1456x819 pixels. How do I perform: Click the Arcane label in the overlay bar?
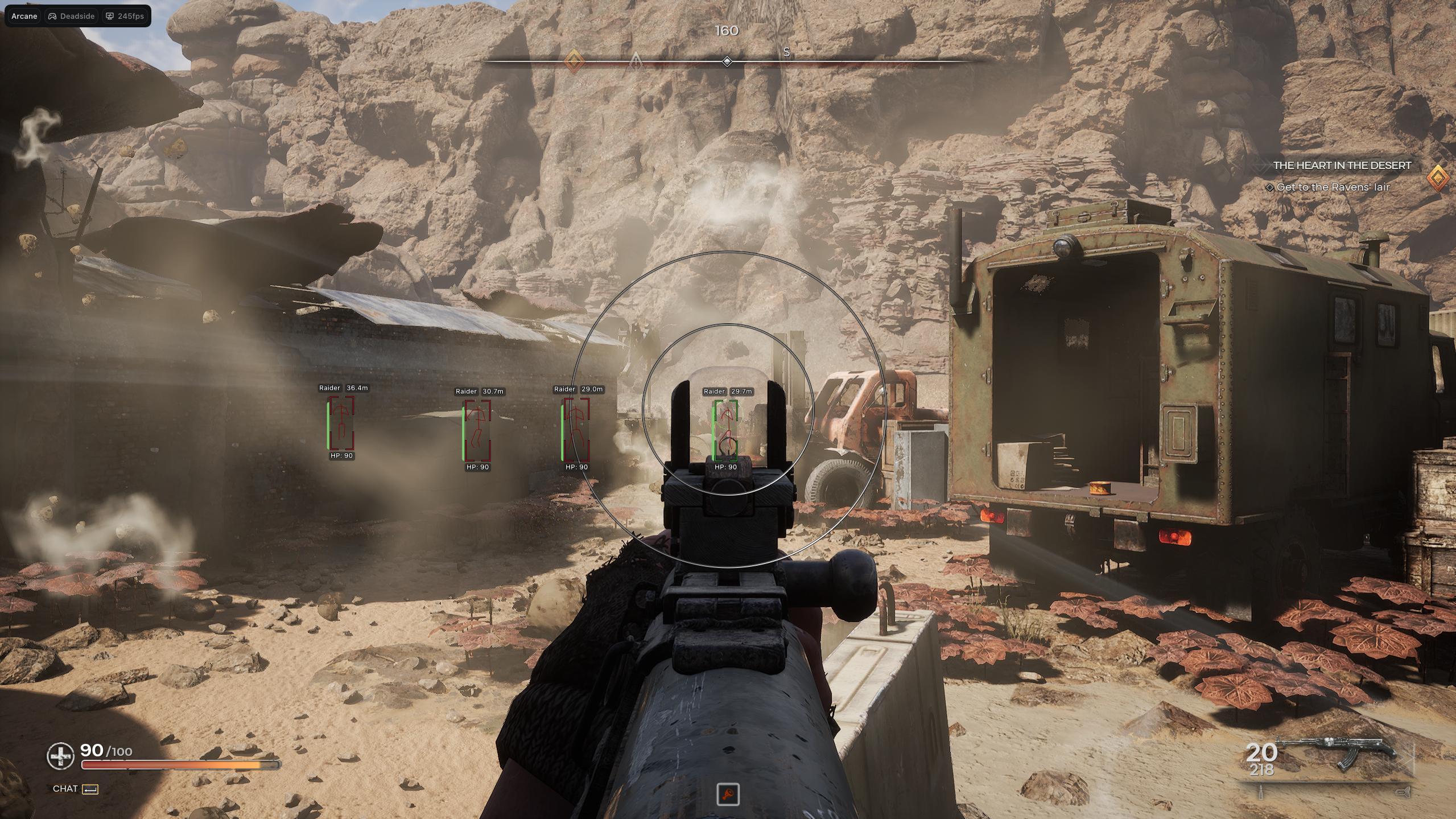click(24, 16)
